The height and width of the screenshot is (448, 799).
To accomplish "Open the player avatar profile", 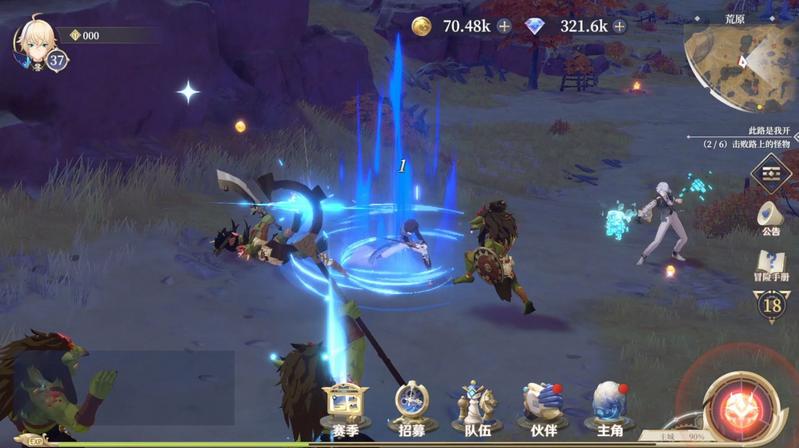I will click(32, 40).
